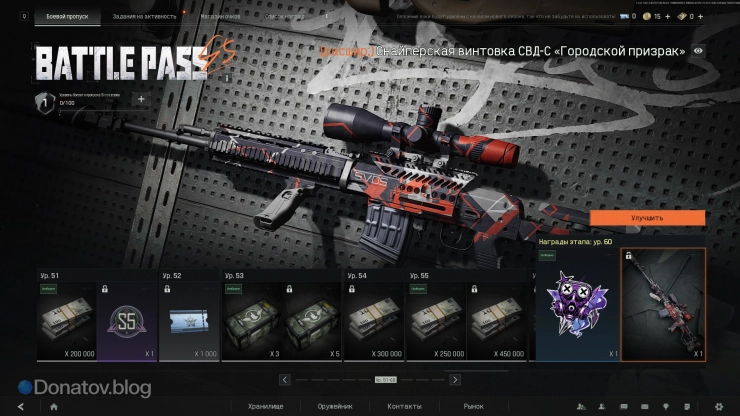Image resolution: width=740 pixels, height=416 pixels.
Task: Switch to the Боевой пропуск tab
Action: (x=66, y=17)
